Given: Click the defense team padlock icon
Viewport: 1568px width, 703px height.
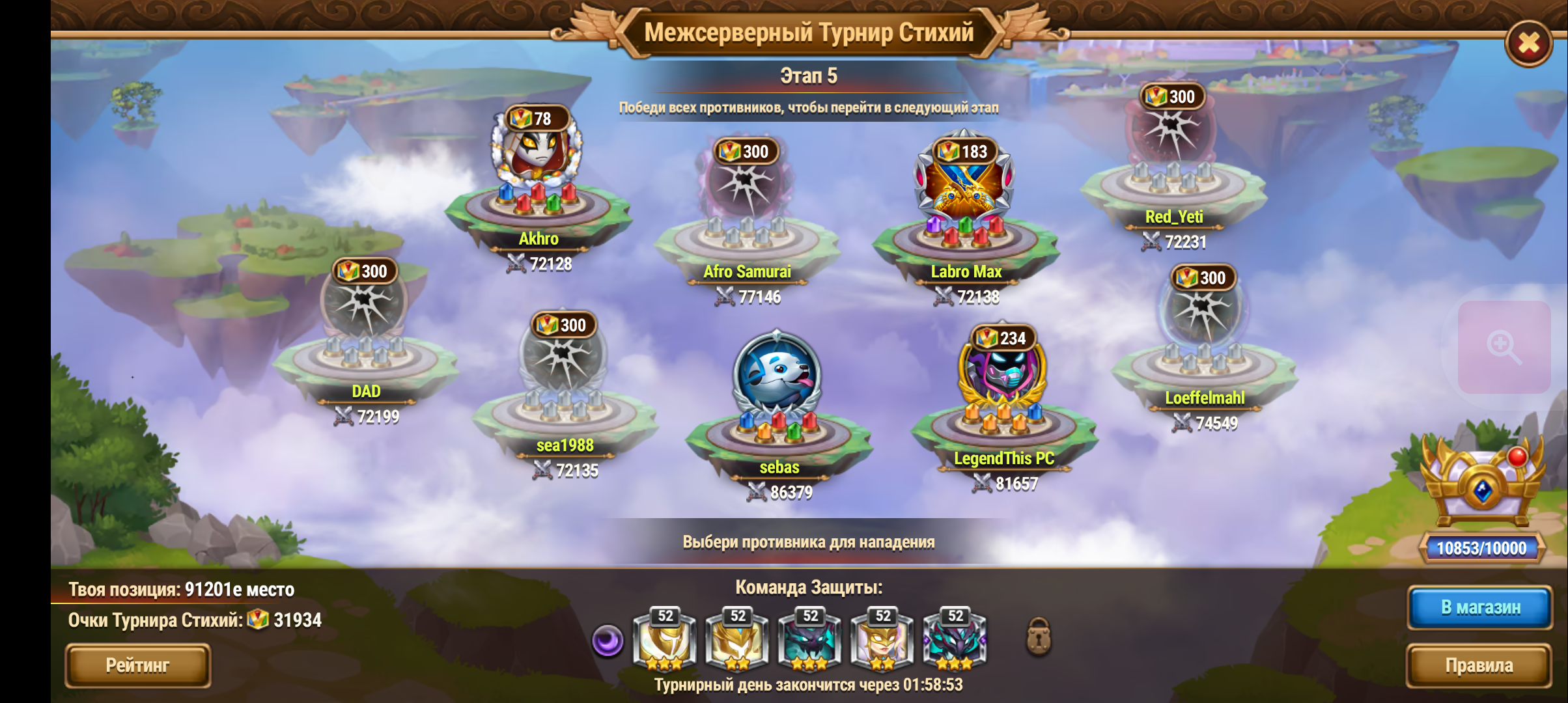Looking at the screenshot, I should (x=1039, y=637).
